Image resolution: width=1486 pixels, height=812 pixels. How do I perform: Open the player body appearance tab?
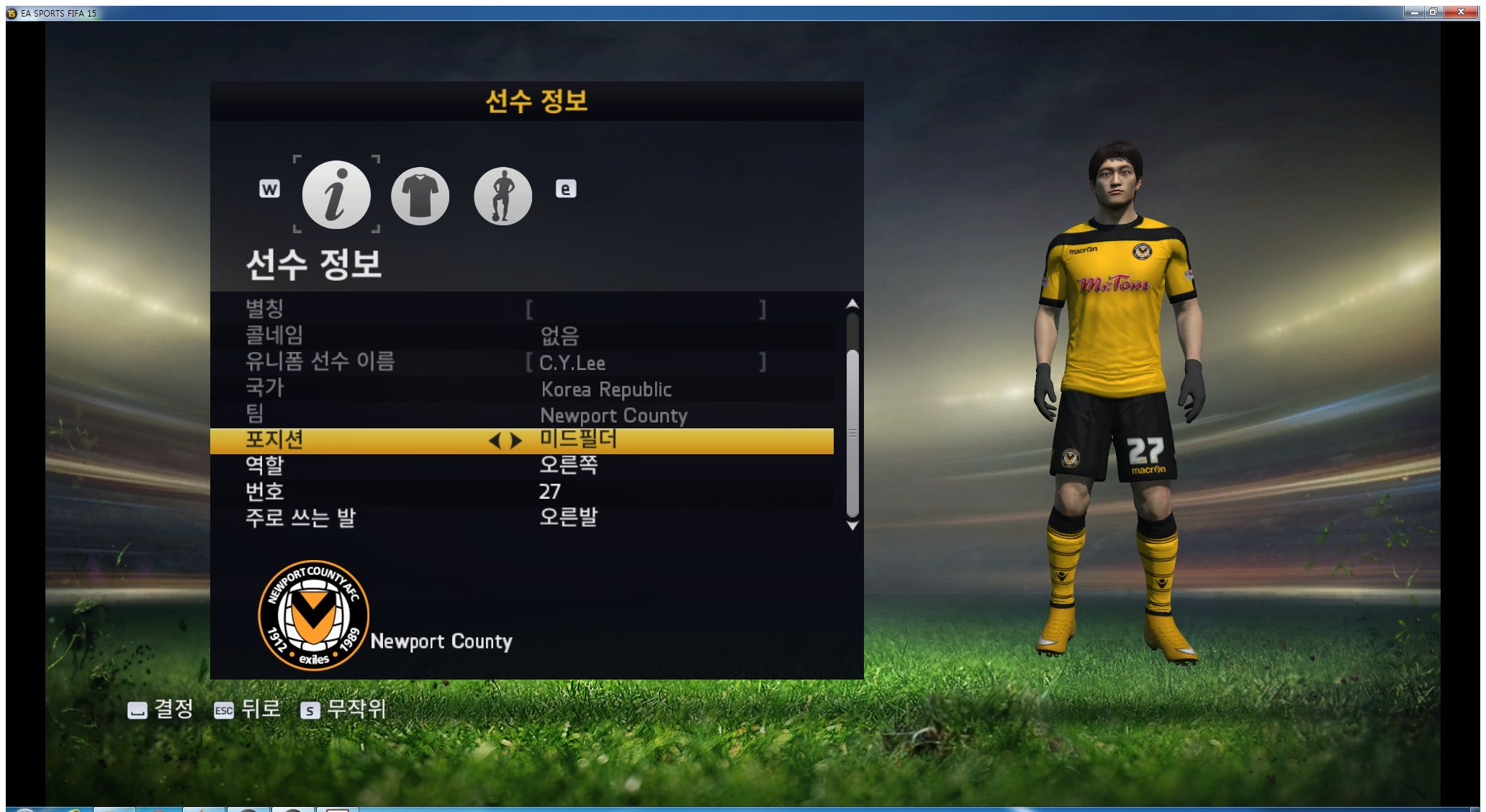(503, 196)
